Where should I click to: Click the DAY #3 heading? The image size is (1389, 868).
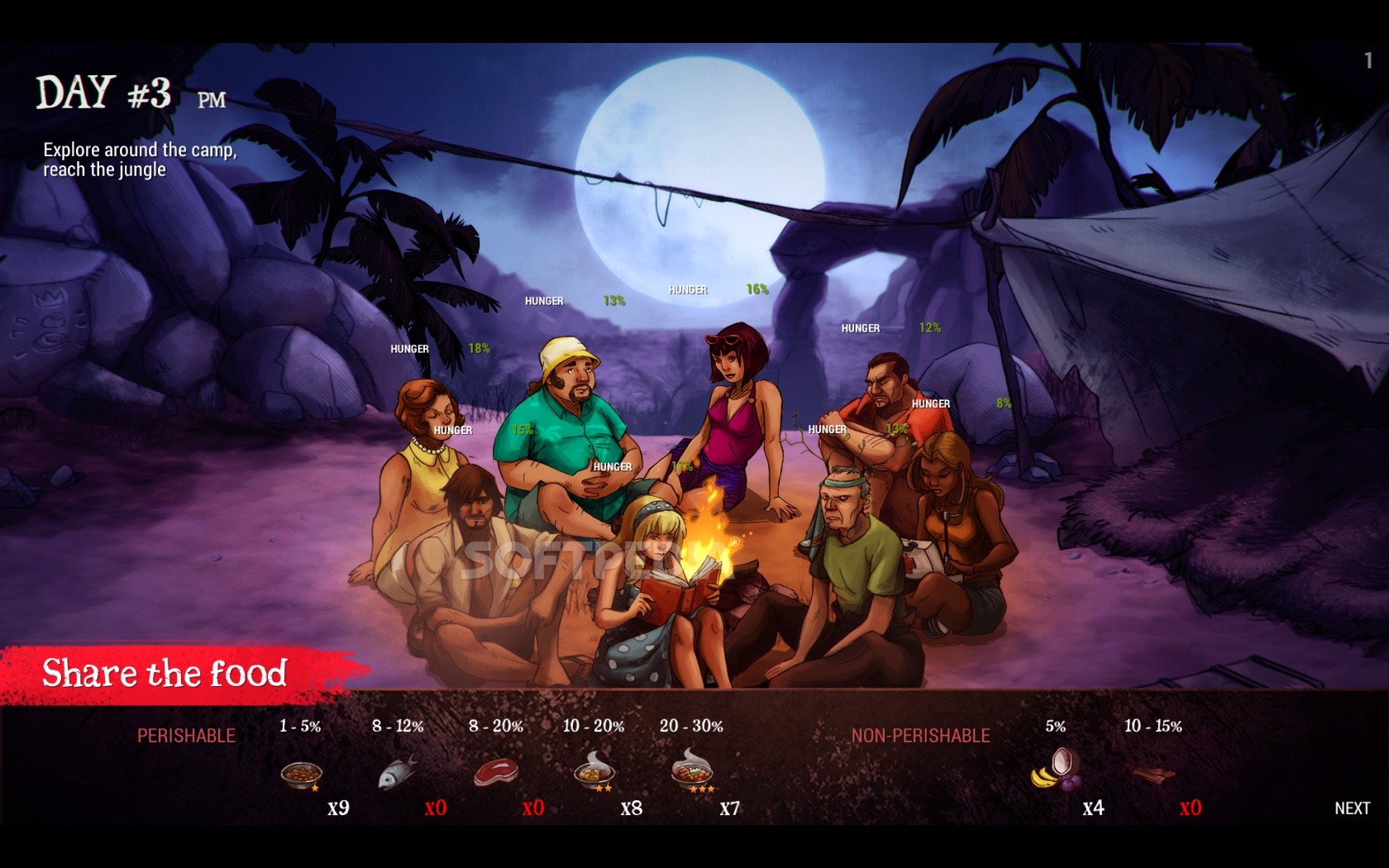coord(107,91)
